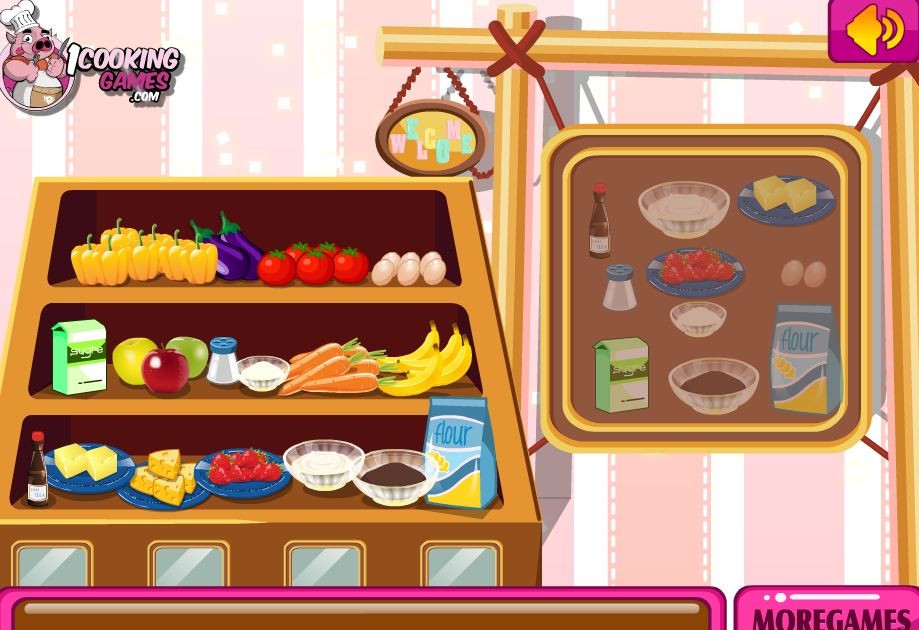
Task: Select the green sugar box on the shelf
Action: click(x=79, y=356)
